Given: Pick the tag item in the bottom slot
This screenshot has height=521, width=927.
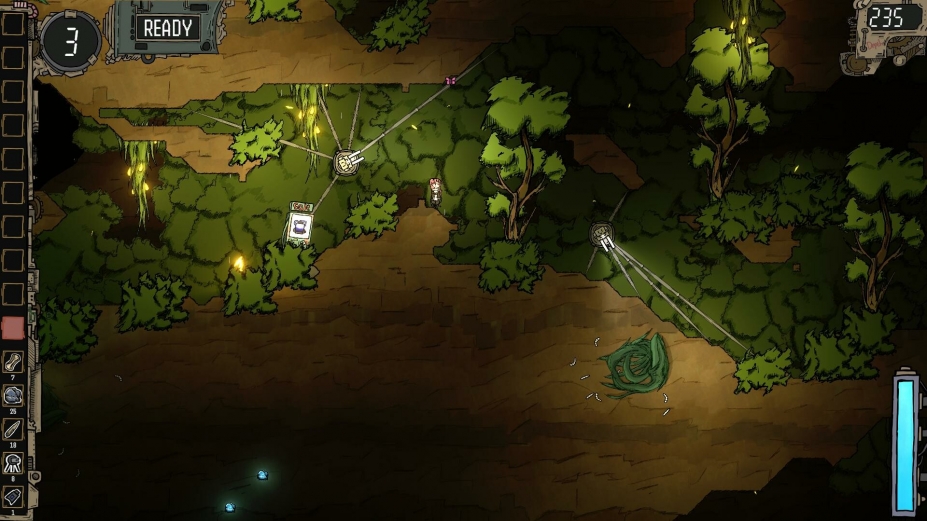Looking at the screenshot, I should tap(13, 496).
